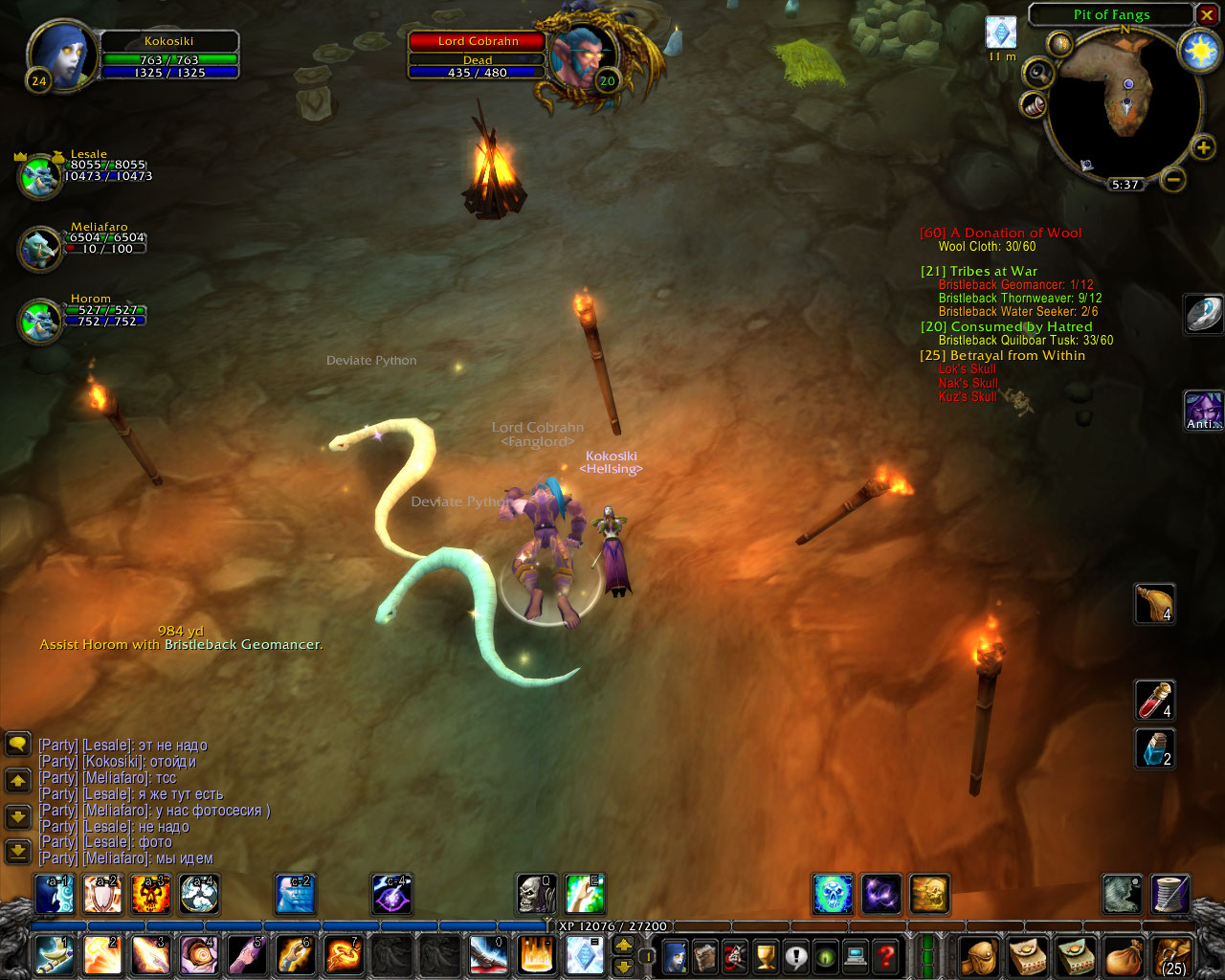Image resolution: width=1225 pixels, height=980 pixels.
Task: Use the red potion with 4 charges
Action: (1154, 701)
